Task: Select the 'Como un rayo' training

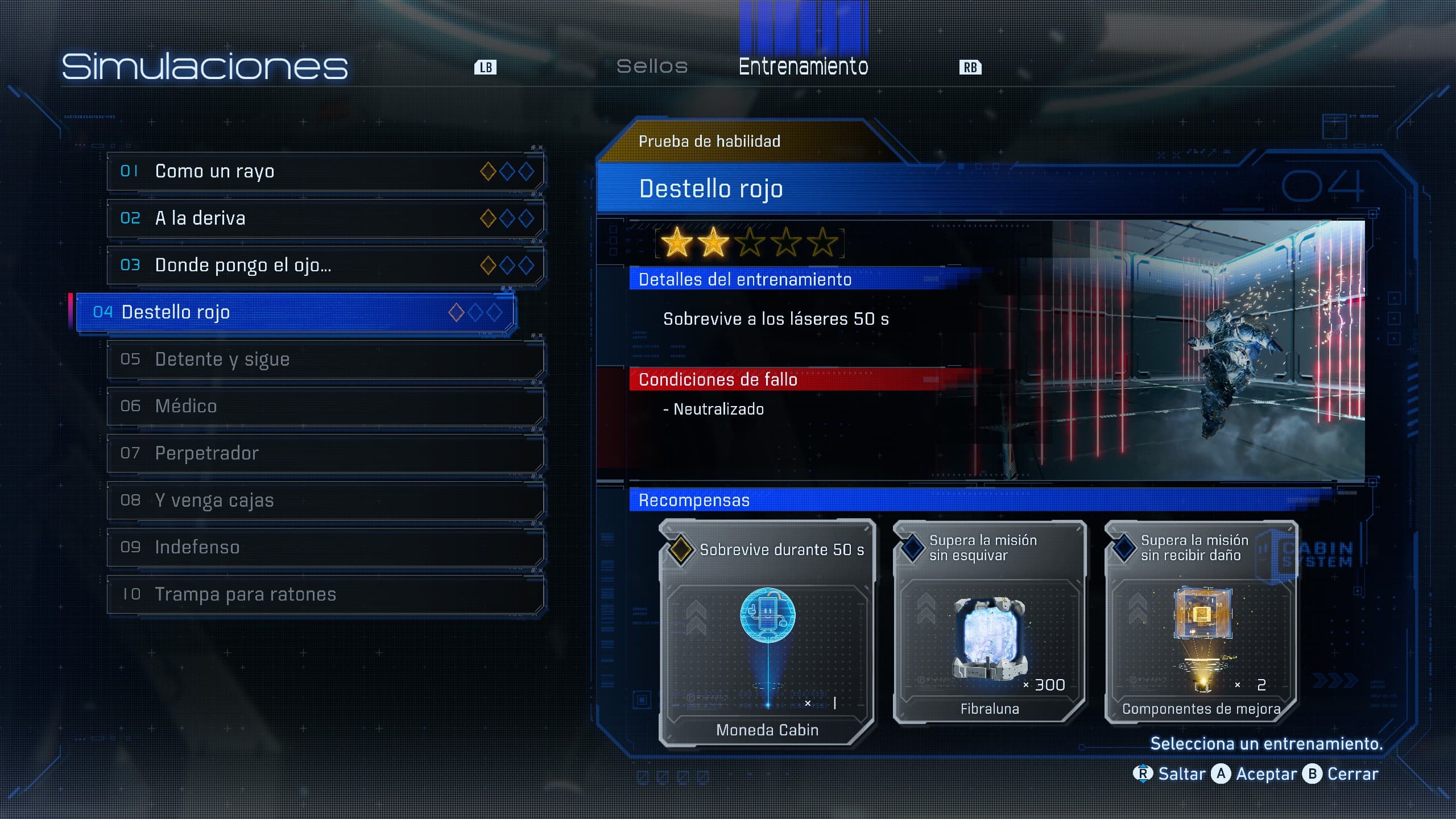Action: 325,171
